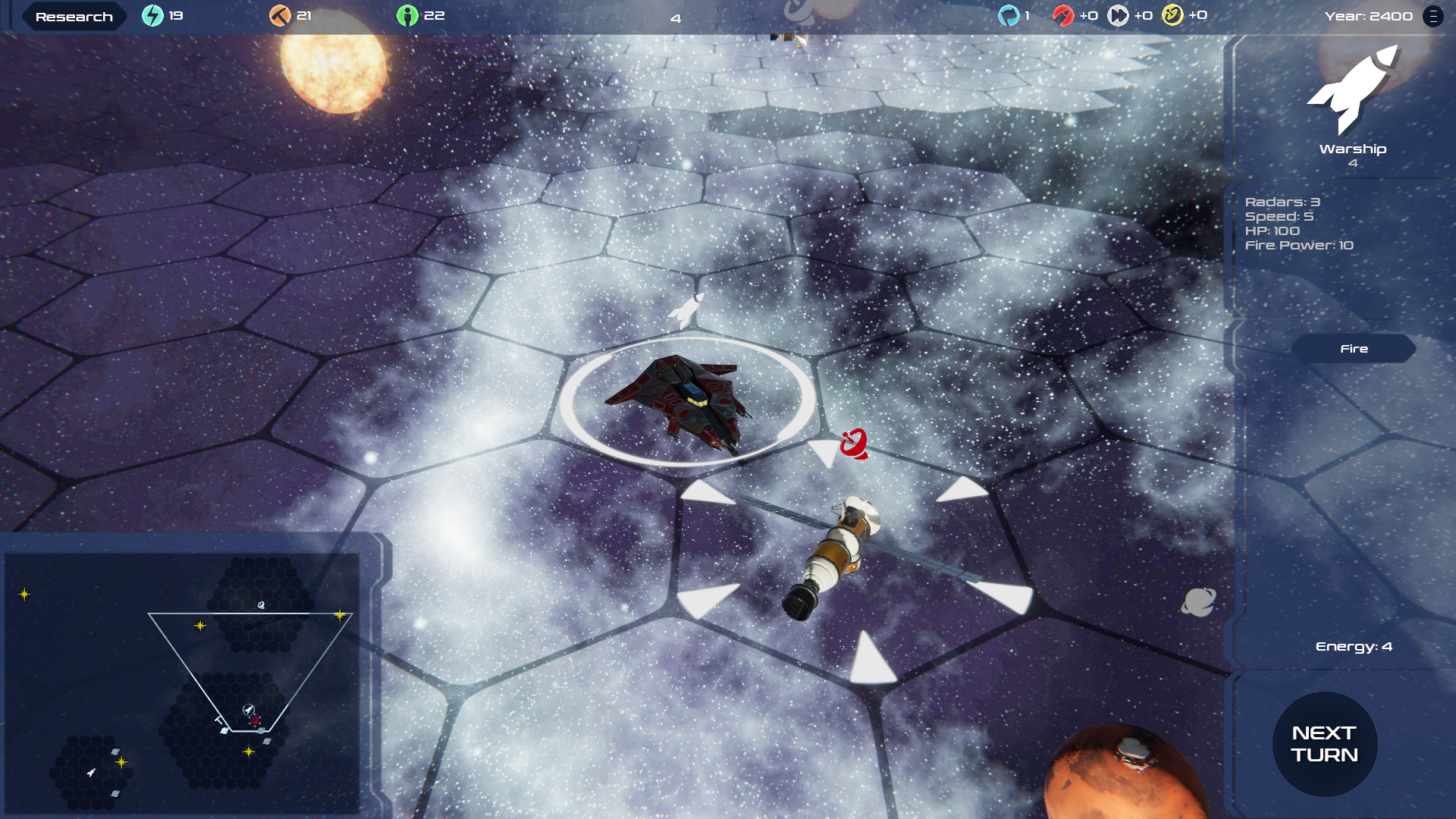Screen dimensions: 1456x819
Task: Open the hamburger menu beside the year
Action: (1433, 16)
